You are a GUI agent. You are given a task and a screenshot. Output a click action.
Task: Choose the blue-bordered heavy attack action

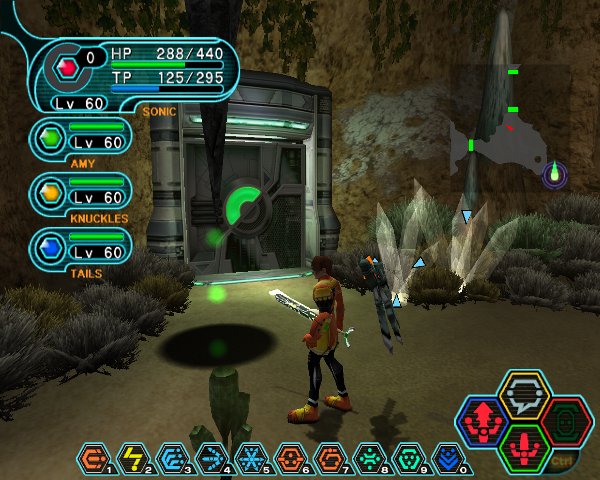481,421
